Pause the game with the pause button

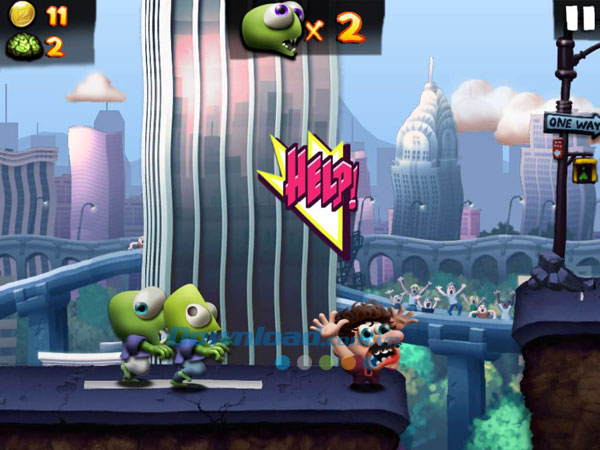577,18
